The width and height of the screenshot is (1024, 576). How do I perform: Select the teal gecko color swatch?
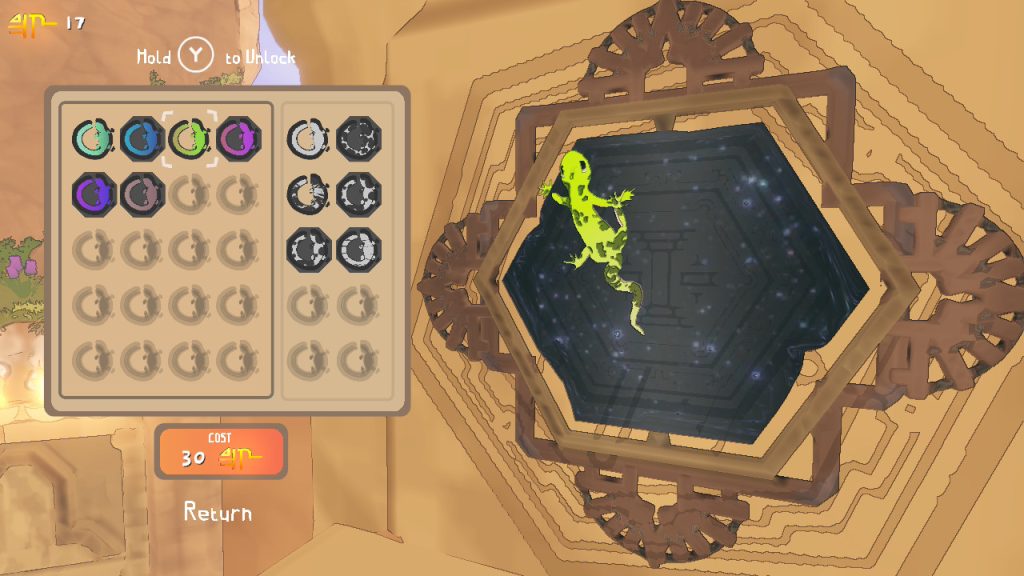[x=93, y=138]
